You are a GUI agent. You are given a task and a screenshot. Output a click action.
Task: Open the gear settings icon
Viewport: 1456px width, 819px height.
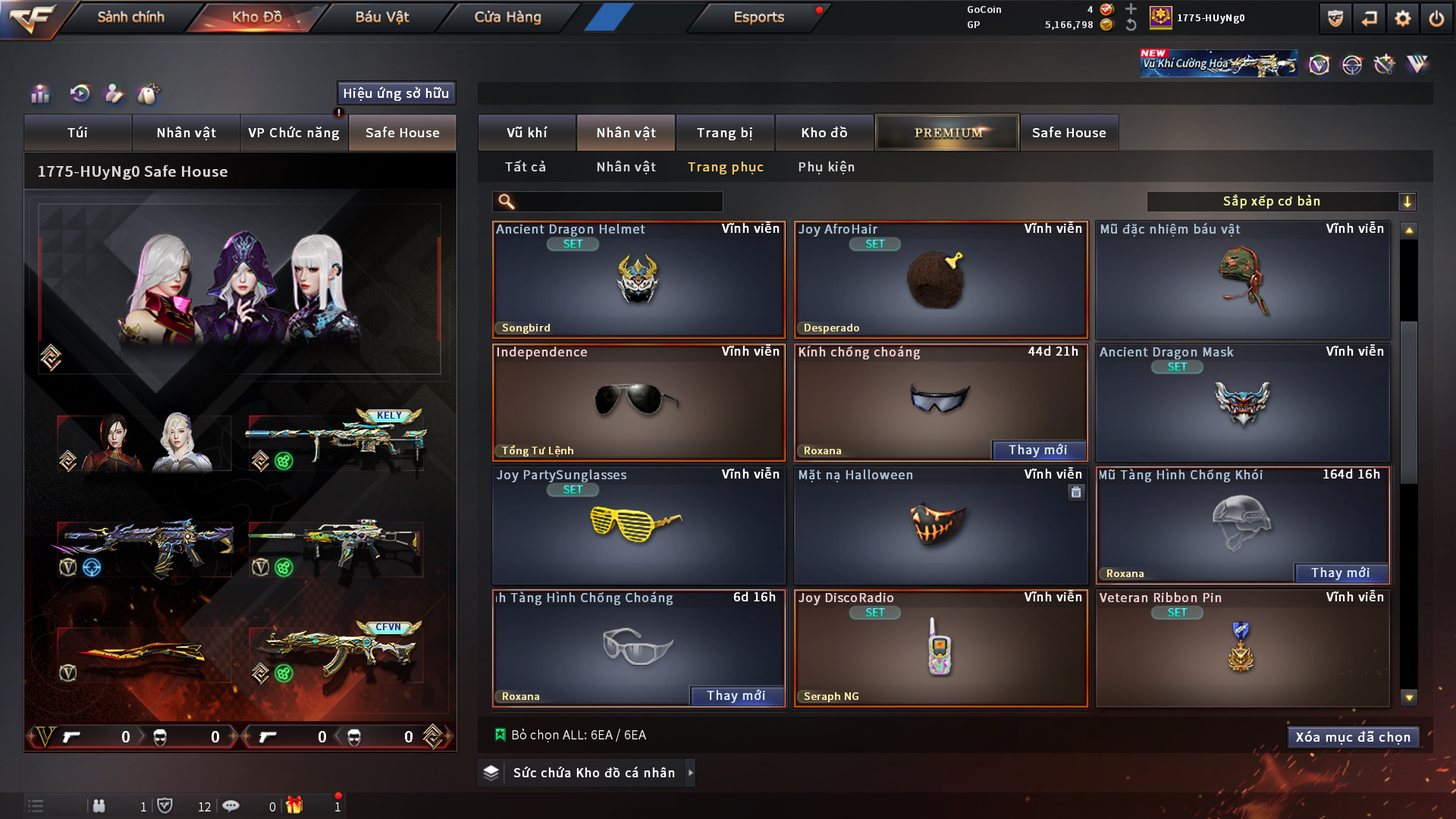(x=1402, y=18)
